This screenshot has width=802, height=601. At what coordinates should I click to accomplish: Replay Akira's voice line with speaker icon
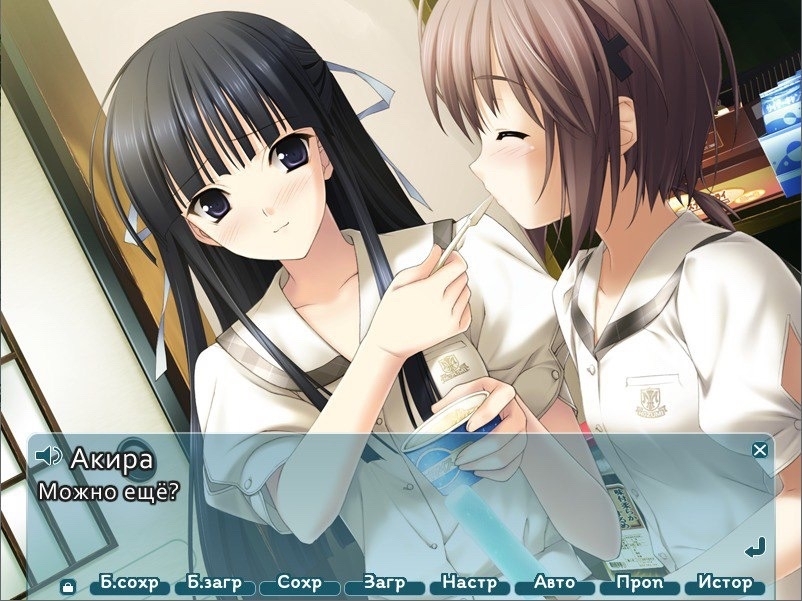point(48,456)
